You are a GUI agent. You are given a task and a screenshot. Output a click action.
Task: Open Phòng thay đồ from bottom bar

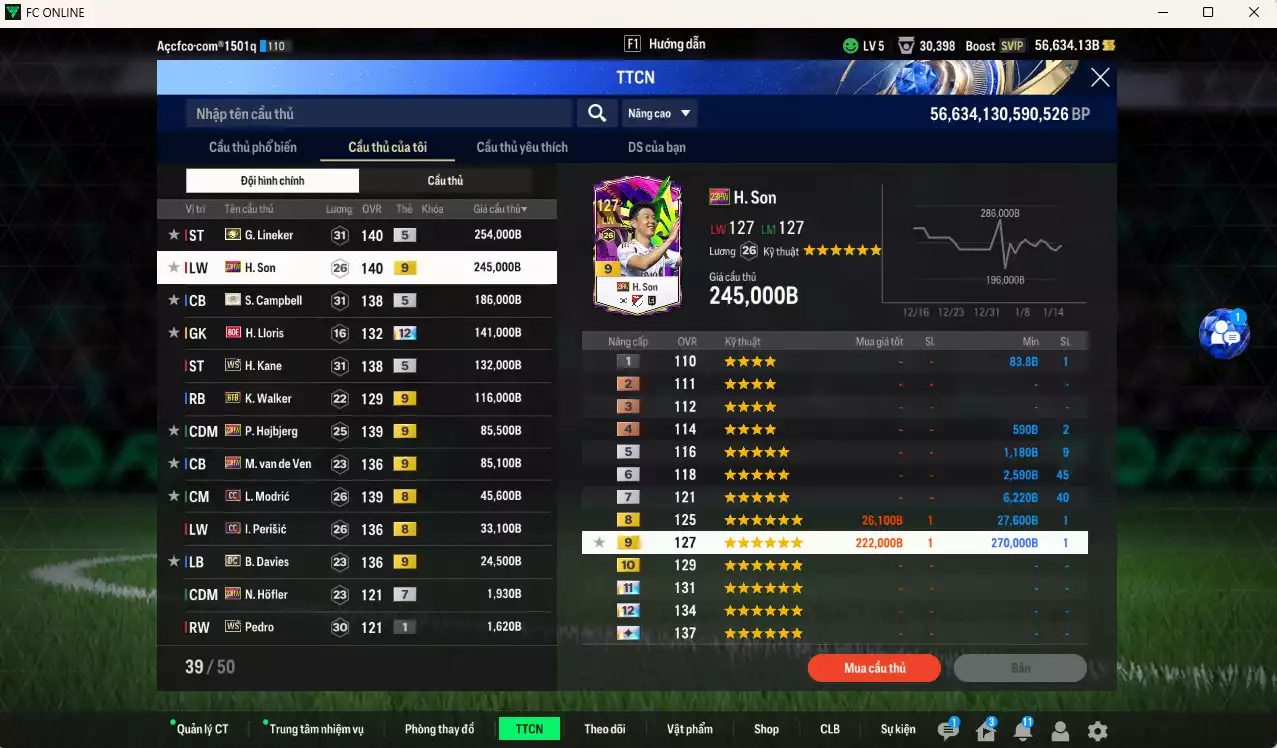(x=439, y=729)
